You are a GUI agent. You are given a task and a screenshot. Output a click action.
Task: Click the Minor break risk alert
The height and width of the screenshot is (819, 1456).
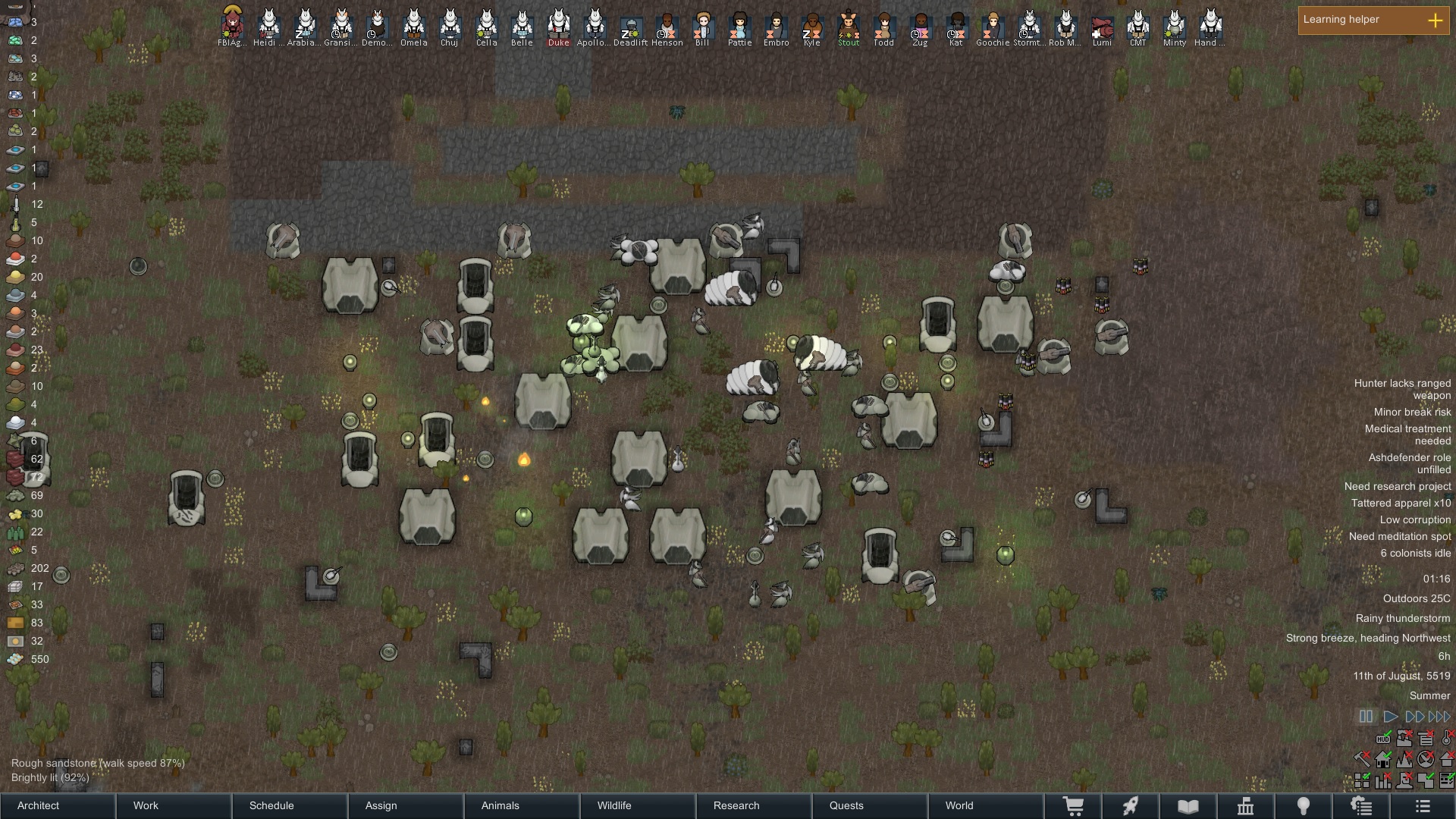(1412, 412)
